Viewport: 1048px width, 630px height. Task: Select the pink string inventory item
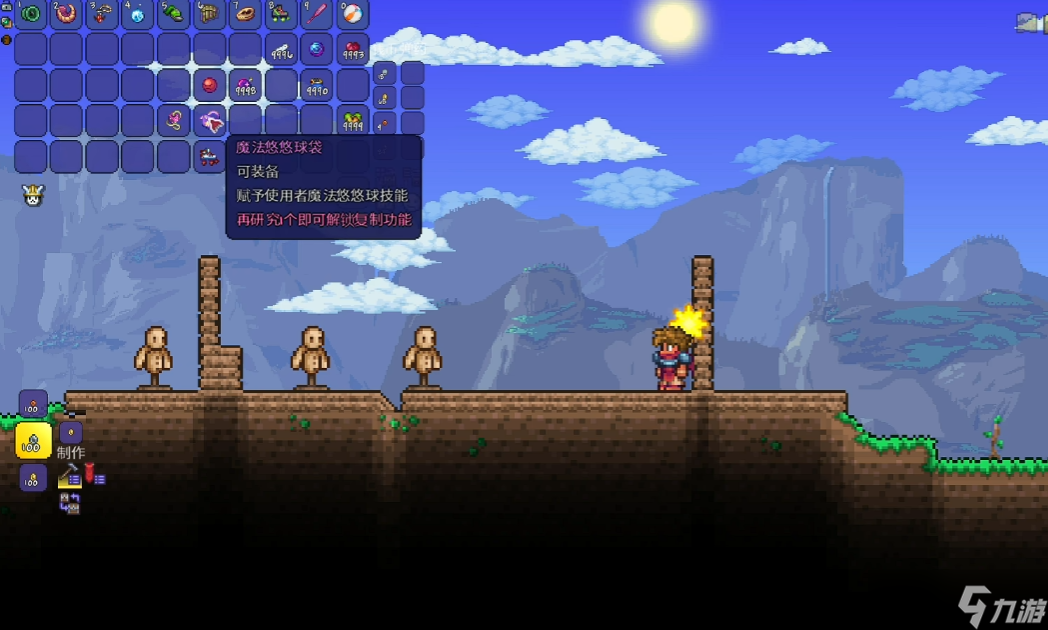coord(174,121)
